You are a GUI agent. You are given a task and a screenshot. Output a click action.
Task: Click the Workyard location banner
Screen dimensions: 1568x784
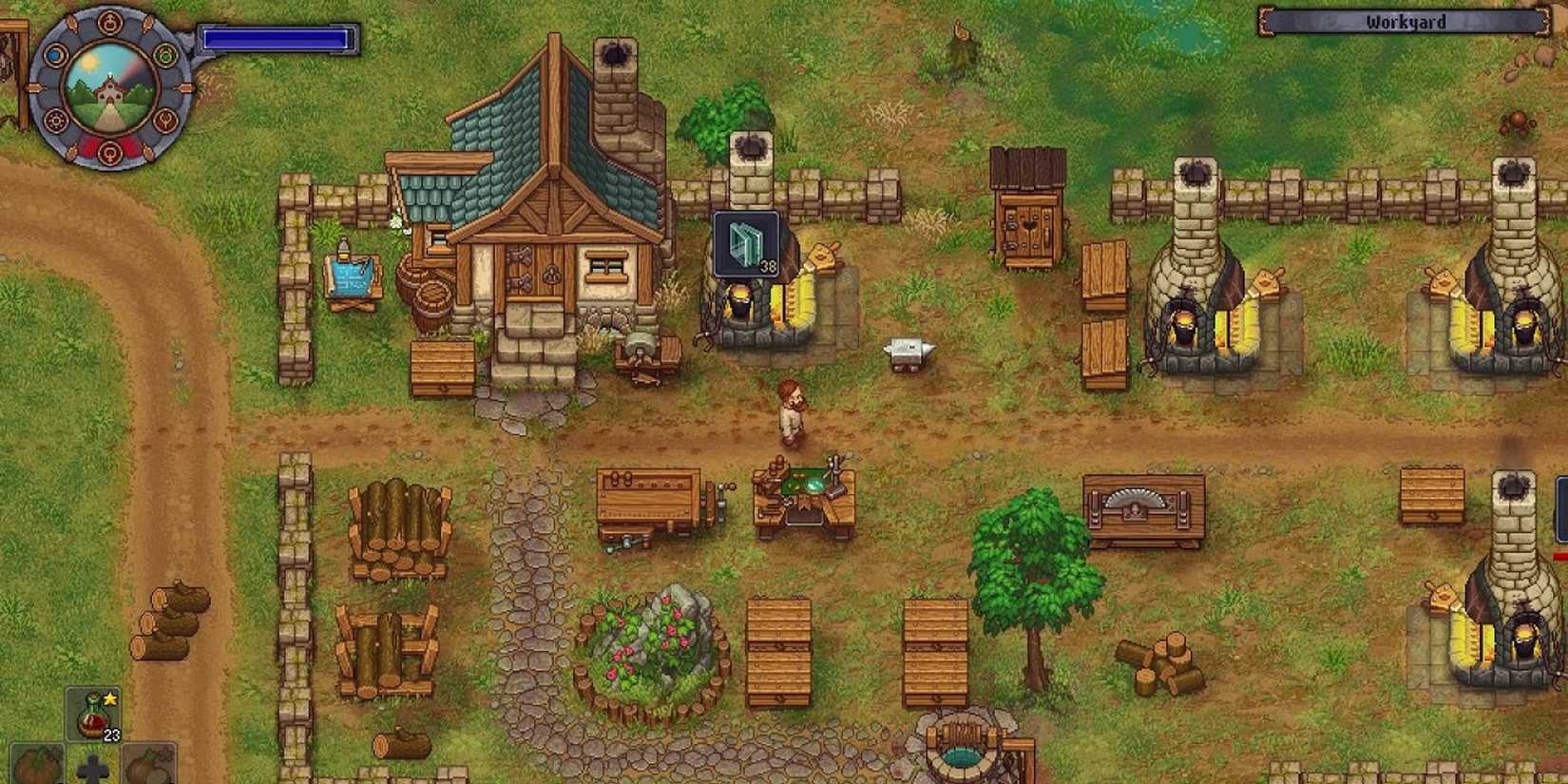[1405, 21]
